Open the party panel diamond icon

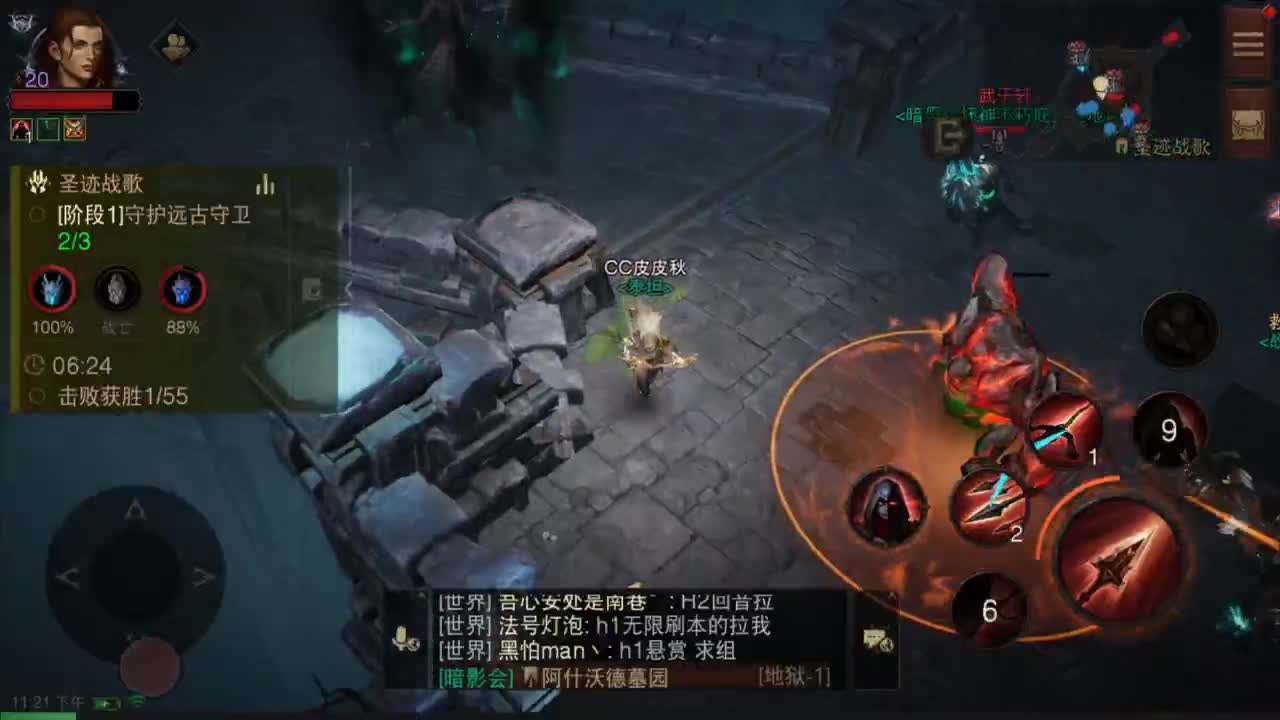[x=176, y=45]
